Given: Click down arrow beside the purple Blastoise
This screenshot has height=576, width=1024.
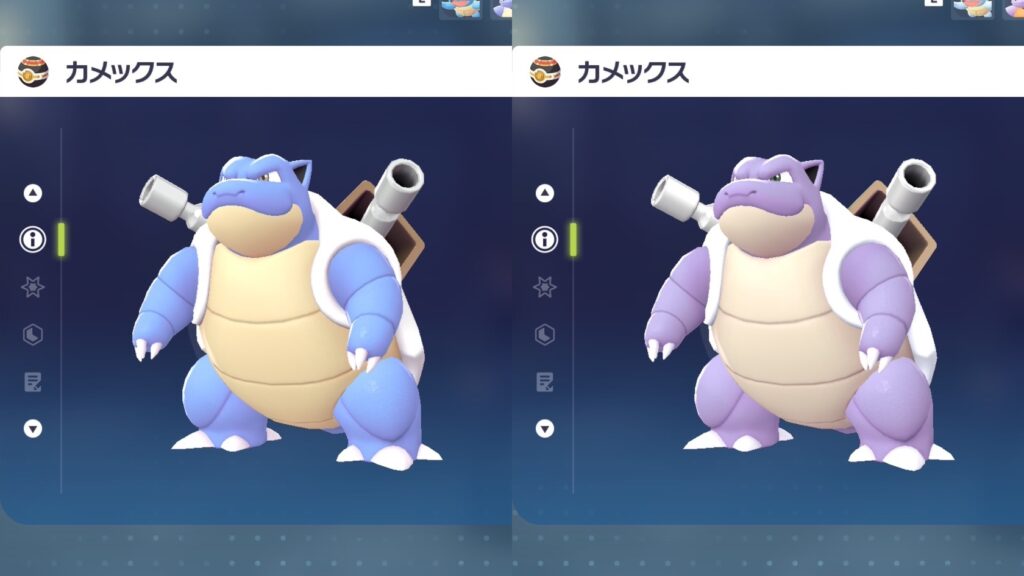Looking at the screenshot, I should pos(545,429).
